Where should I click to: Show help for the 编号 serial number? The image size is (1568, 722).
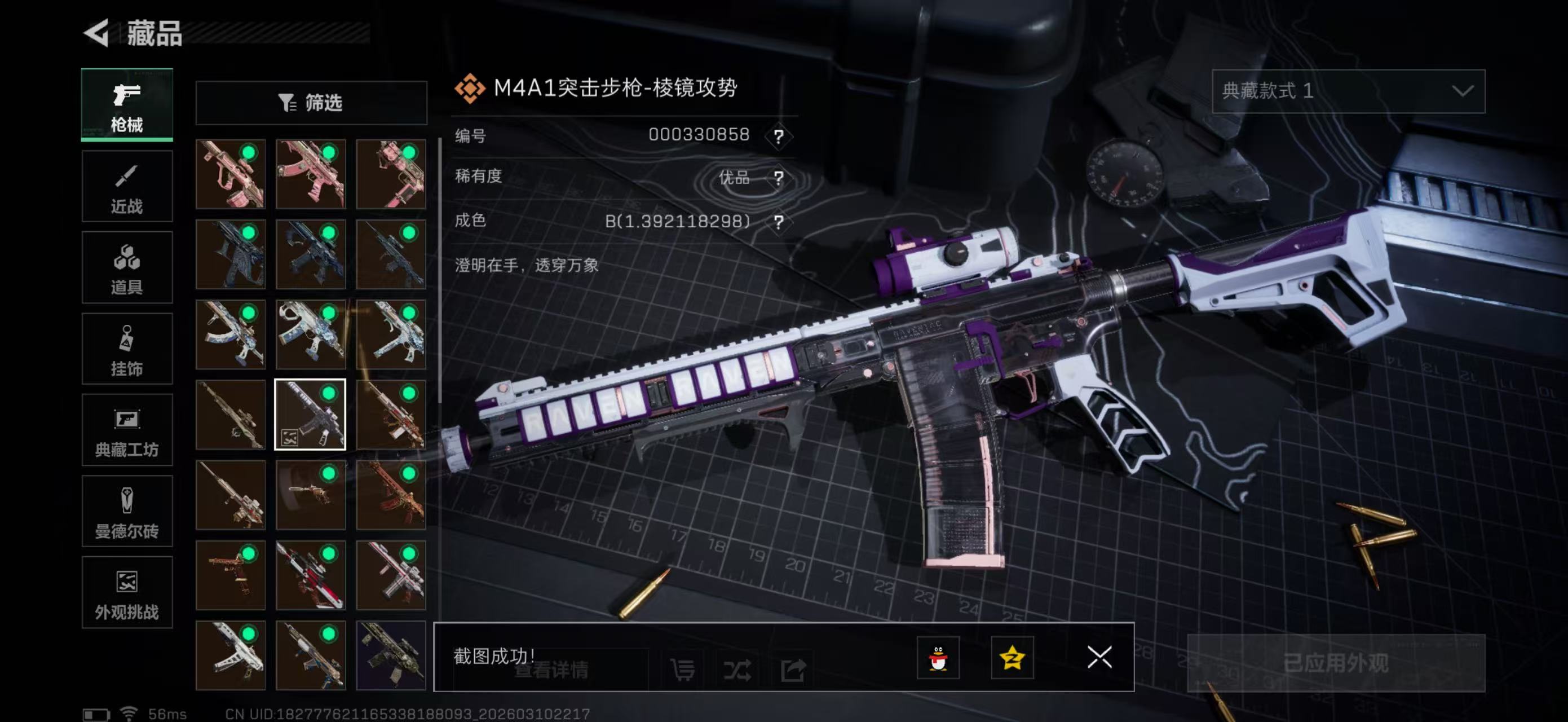(x=778, y=136)
